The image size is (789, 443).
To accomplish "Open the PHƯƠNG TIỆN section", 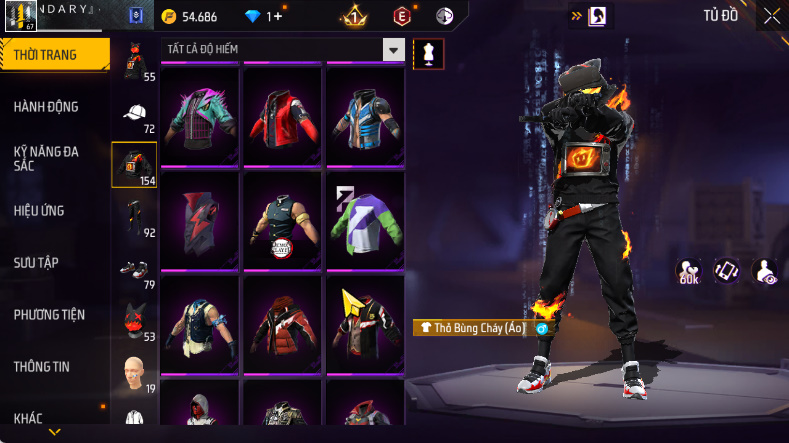I will pyautogui.click(x=49, y=314).
